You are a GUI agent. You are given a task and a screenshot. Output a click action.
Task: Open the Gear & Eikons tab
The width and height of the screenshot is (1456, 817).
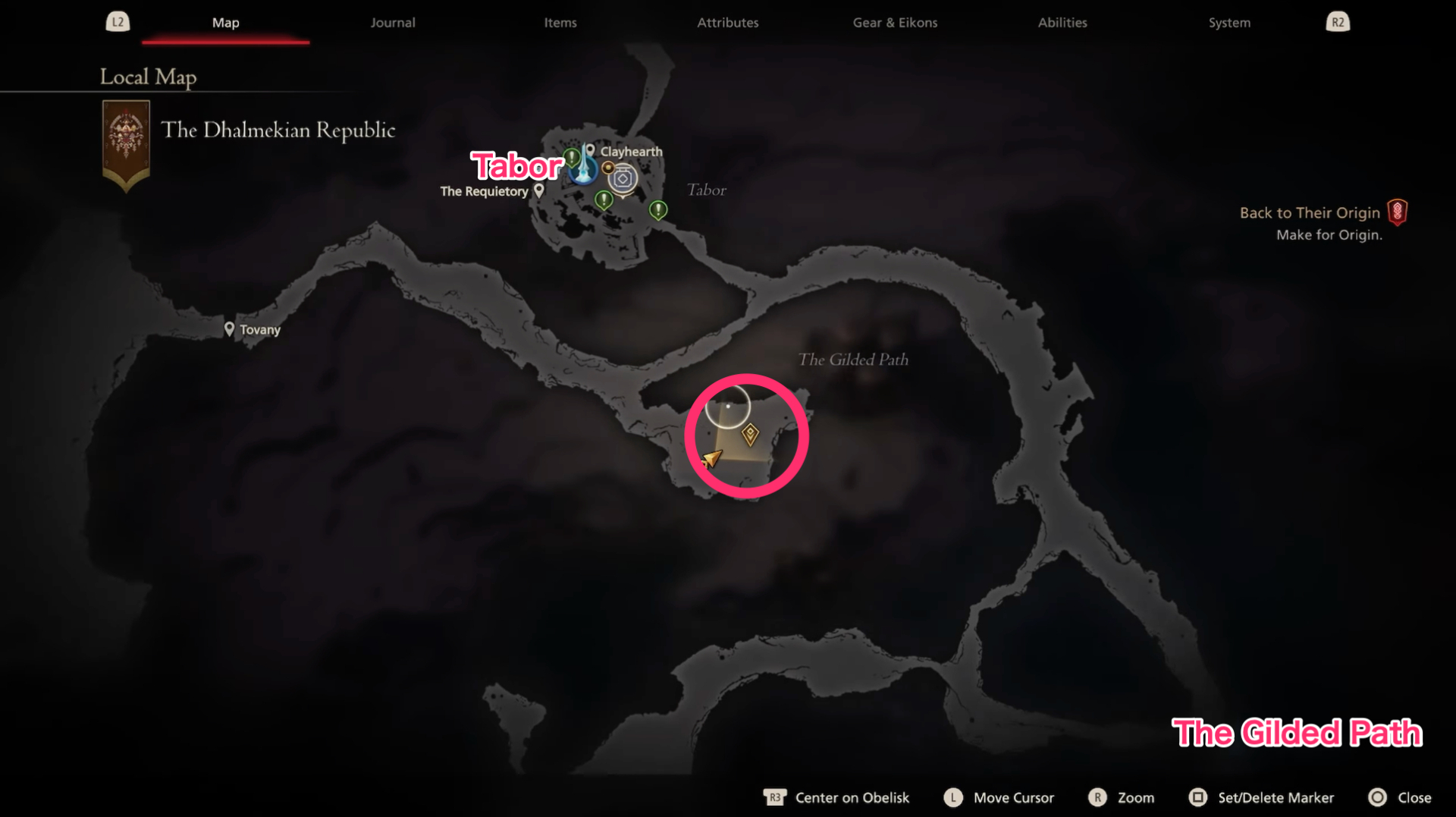(x=895, y=23)
